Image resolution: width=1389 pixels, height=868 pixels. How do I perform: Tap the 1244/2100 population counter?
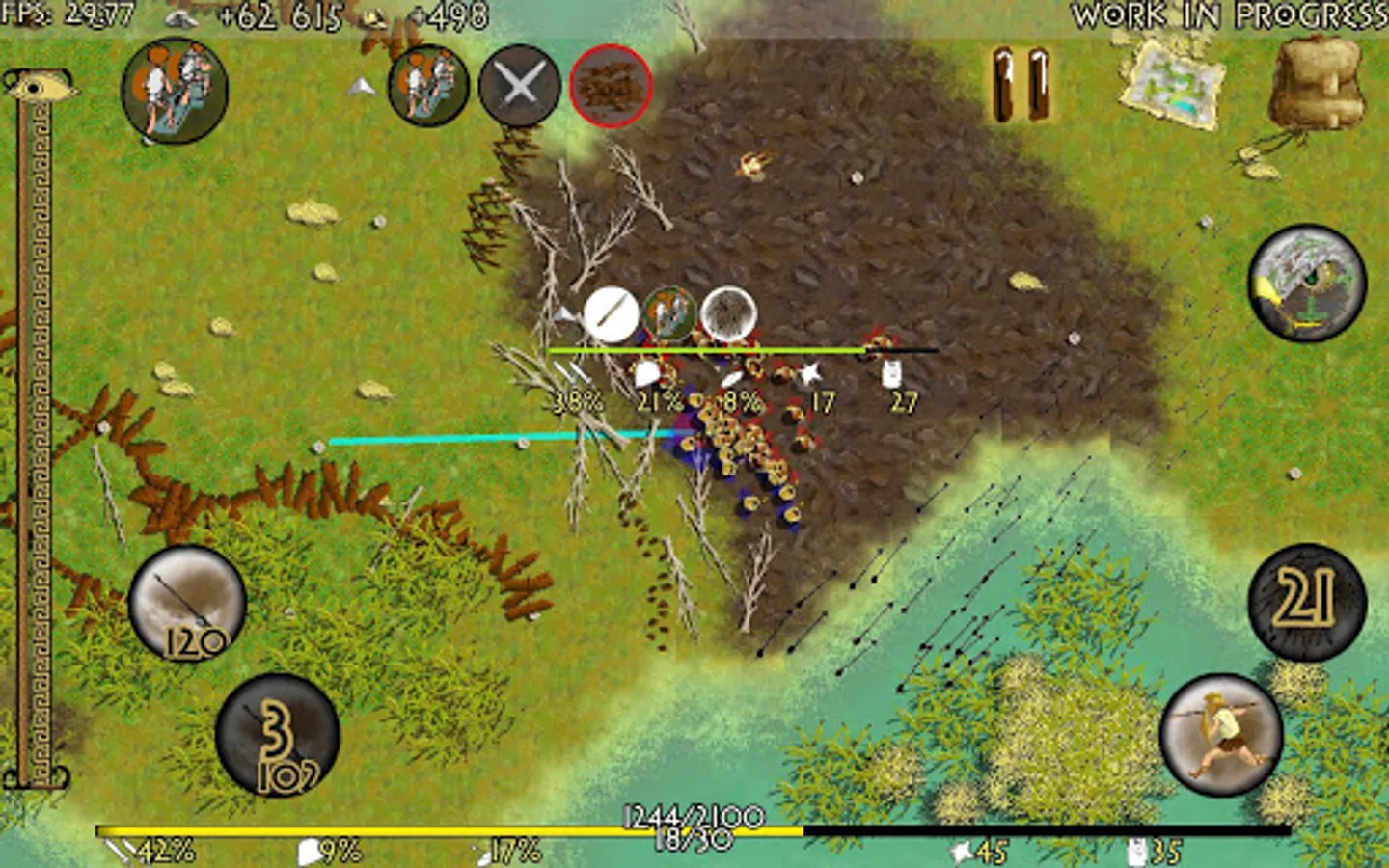(x=693, y=813)
